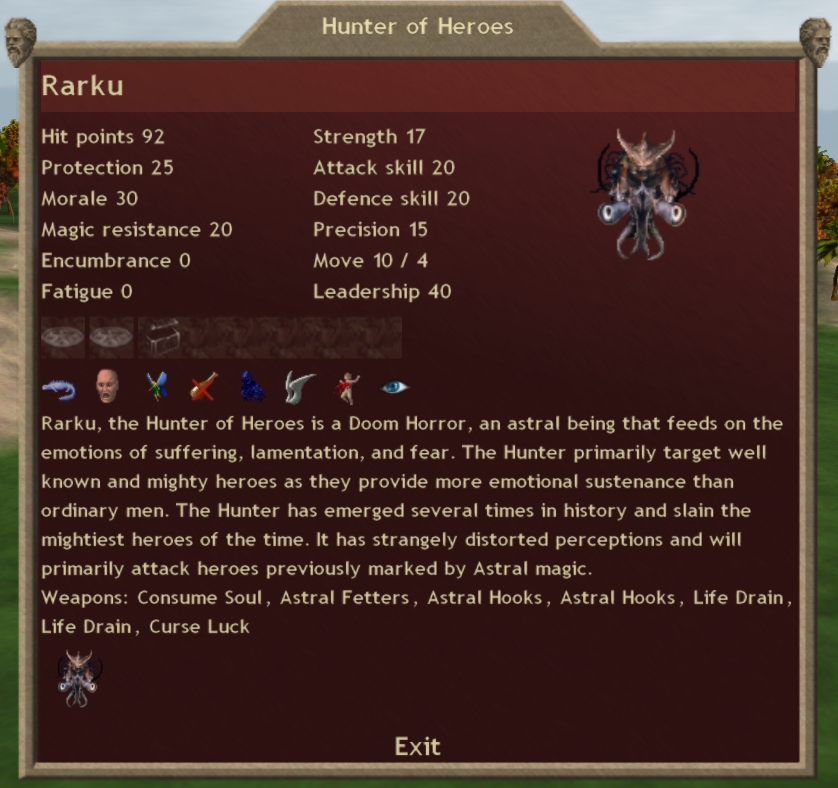This screenshot has height=788, width=838.
Task: Click the winged fairy ability icon
Action: pyautogui.click(x=156, y=386)
